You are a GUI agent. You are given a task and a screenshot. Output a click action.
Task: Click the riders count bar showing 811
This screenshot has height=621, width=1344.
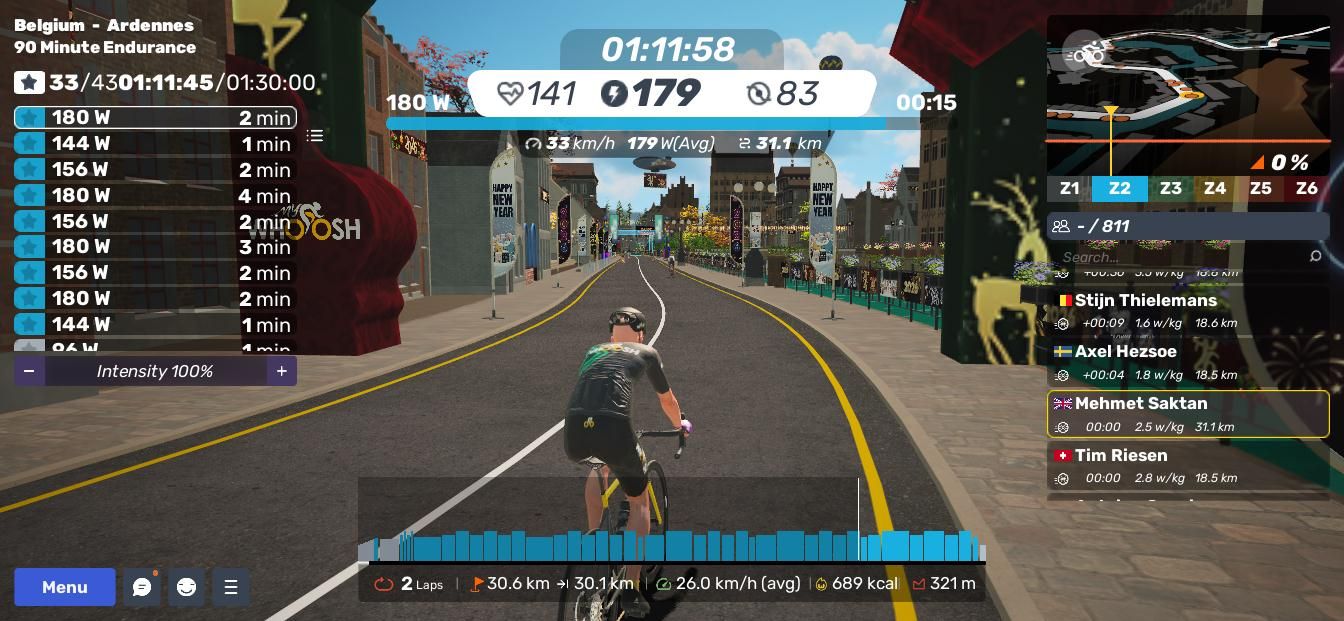coord(1188,226)
